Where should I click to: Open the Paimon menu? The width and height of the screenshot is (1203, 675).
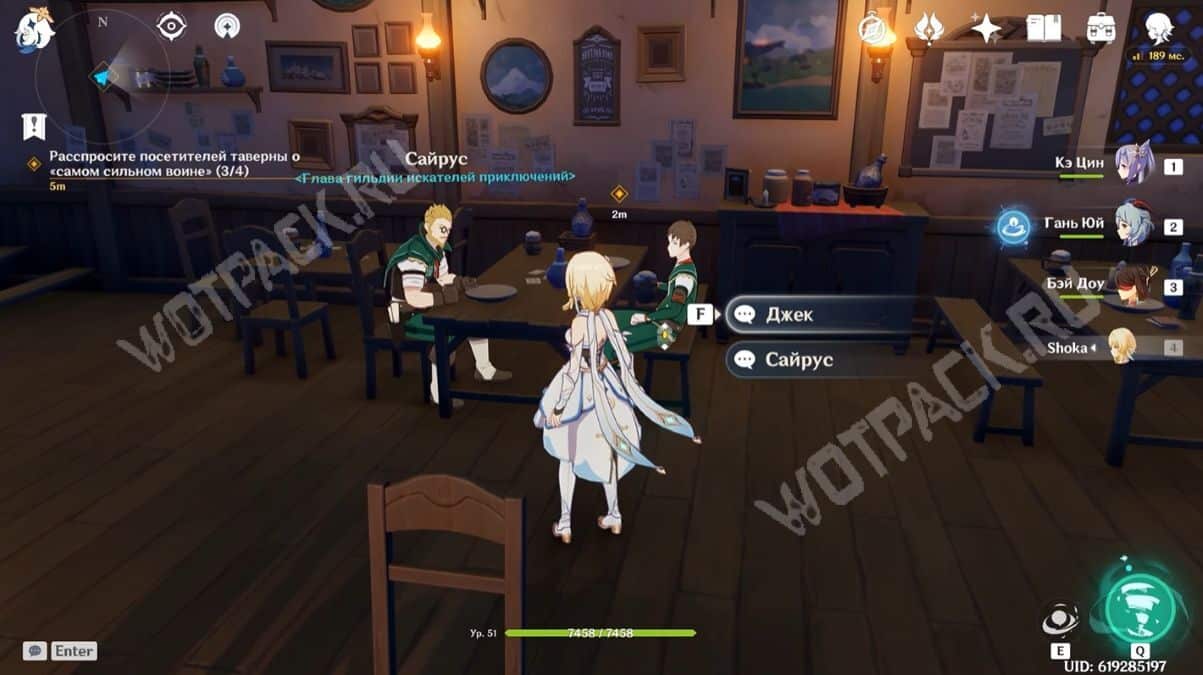pos(33,30)
